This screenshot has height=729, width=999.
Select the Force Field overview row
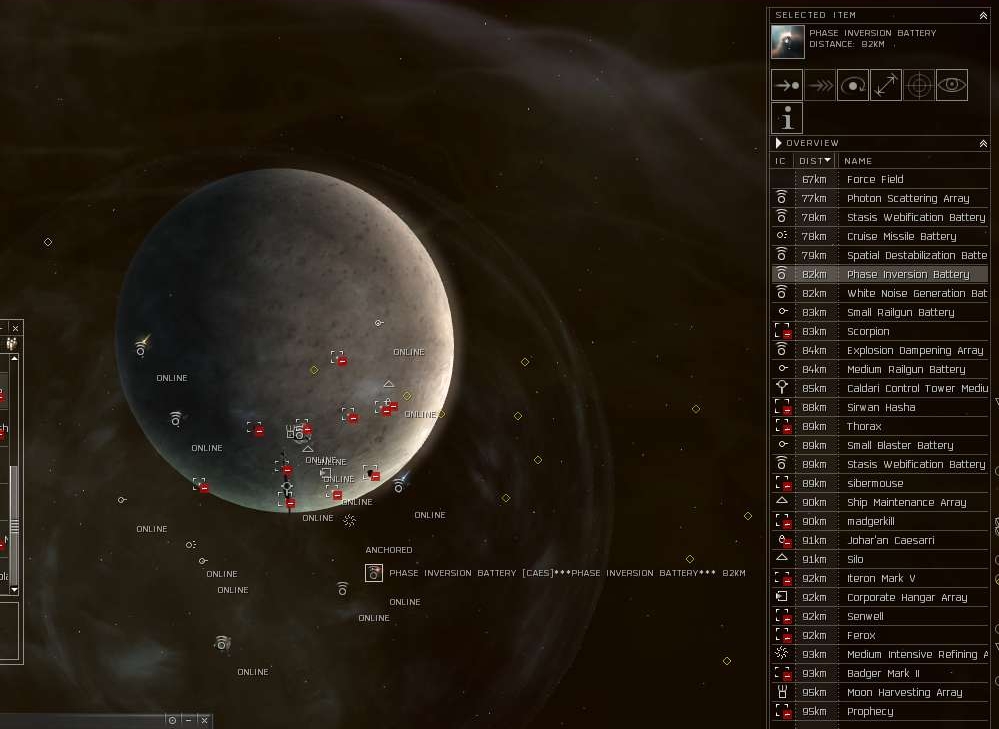875,180
